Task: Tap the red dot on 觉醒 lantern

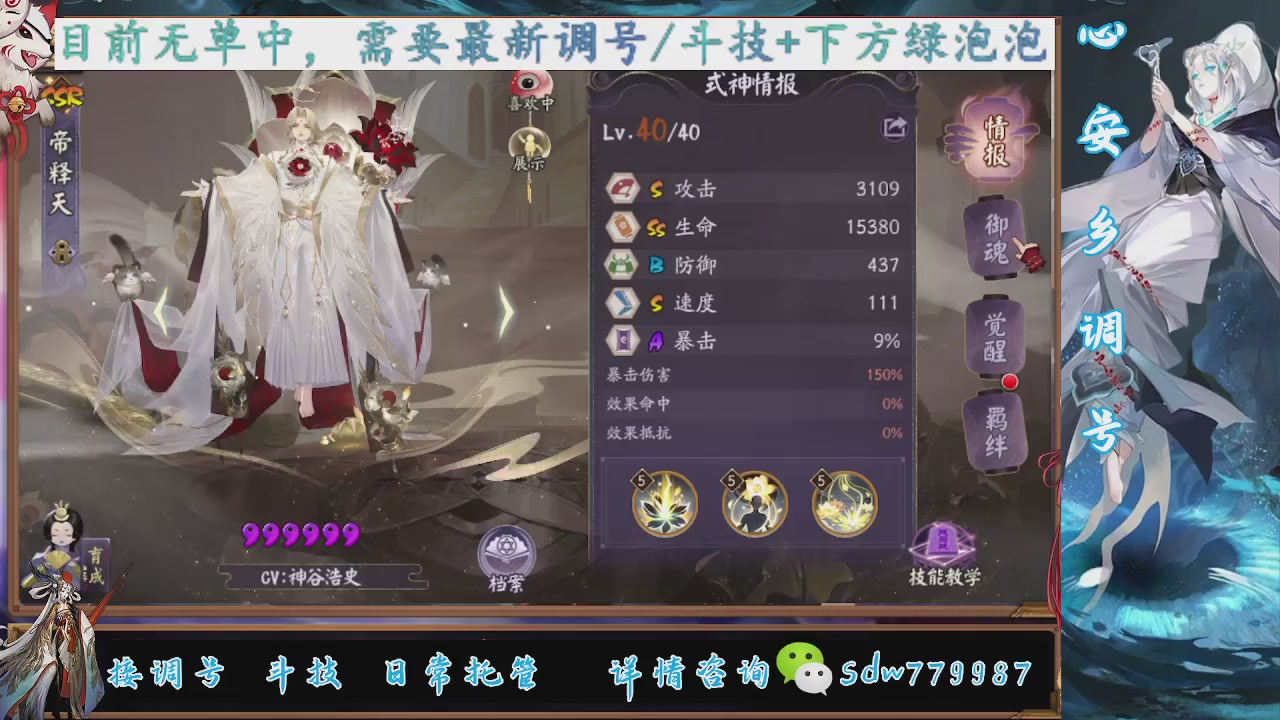Action: pos(1011,381)
